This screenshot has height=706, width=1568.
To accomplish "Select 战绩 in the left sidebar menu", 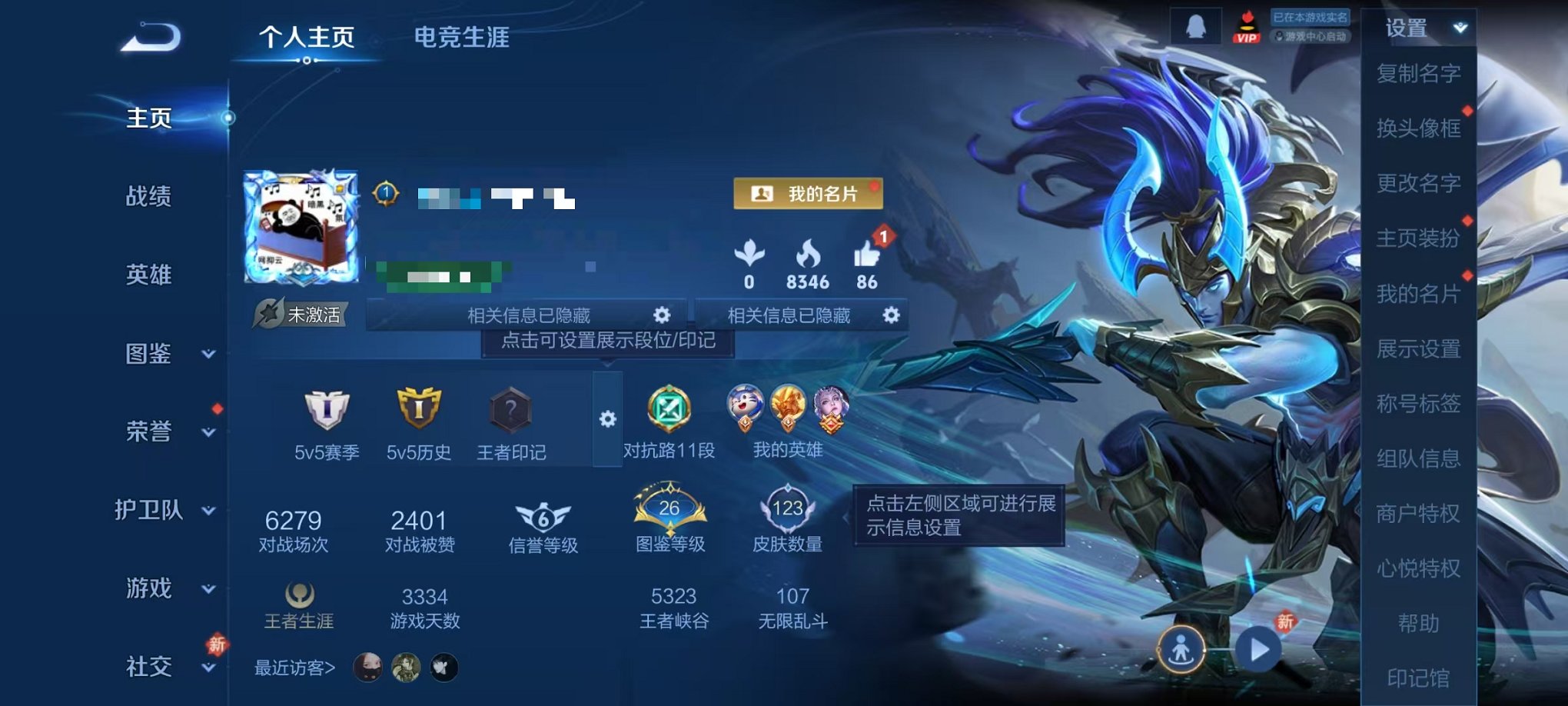I will pos(148,198).
